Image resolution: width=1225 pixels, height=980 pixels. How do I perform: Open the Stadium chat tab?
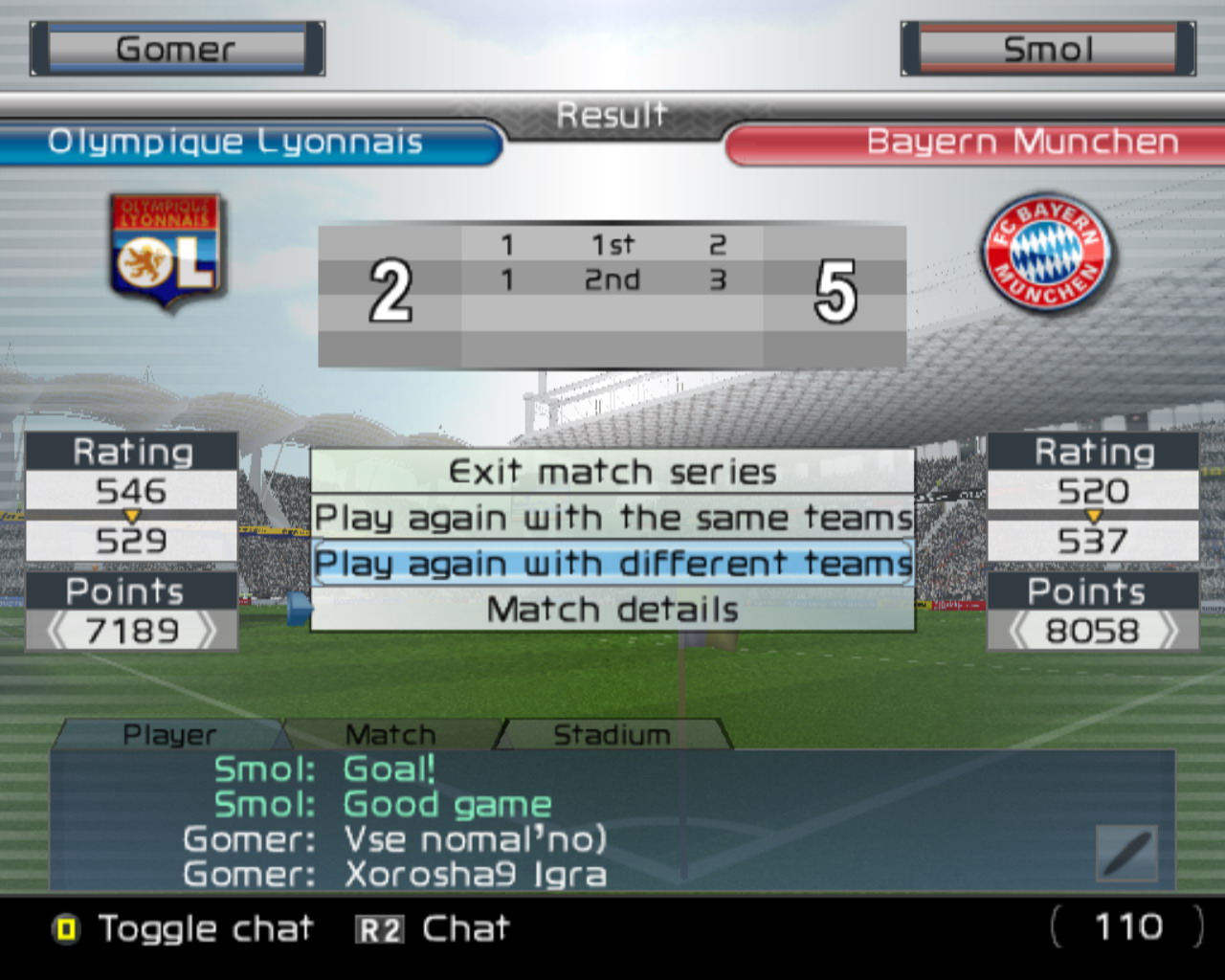point(612,734)
